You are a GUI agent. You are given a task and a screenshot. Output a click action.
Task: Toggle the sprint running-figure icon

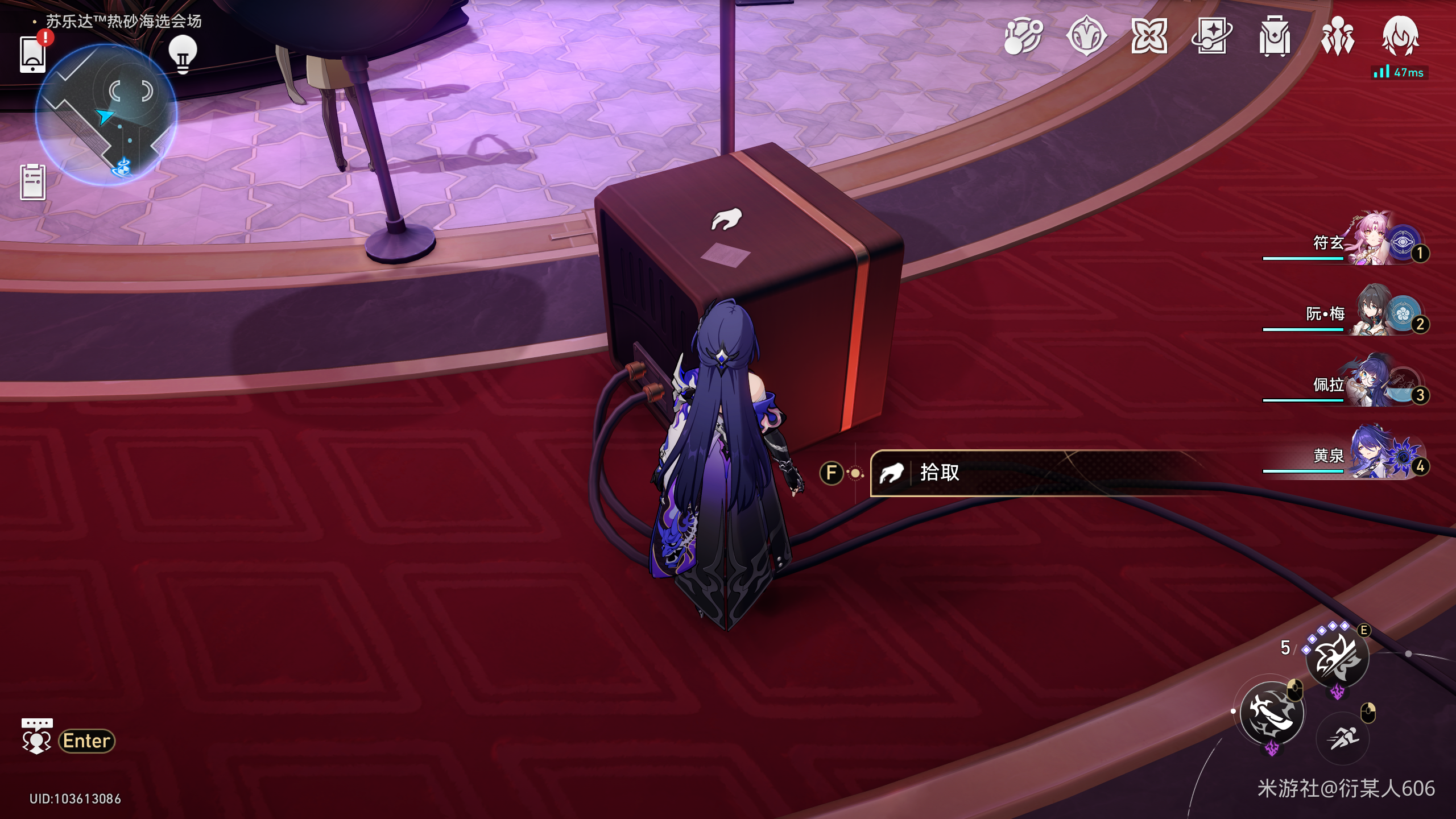pos(1343,738)
